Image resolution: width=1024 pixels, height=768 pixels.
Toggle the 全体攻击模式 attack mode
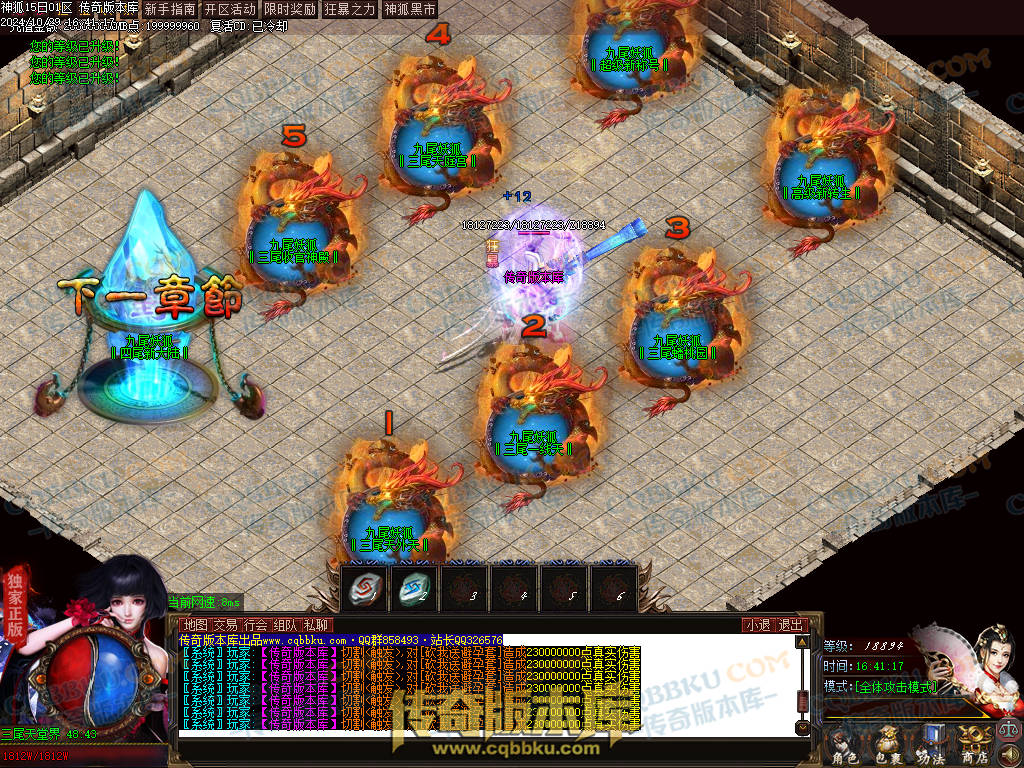(x=896, y=687)
